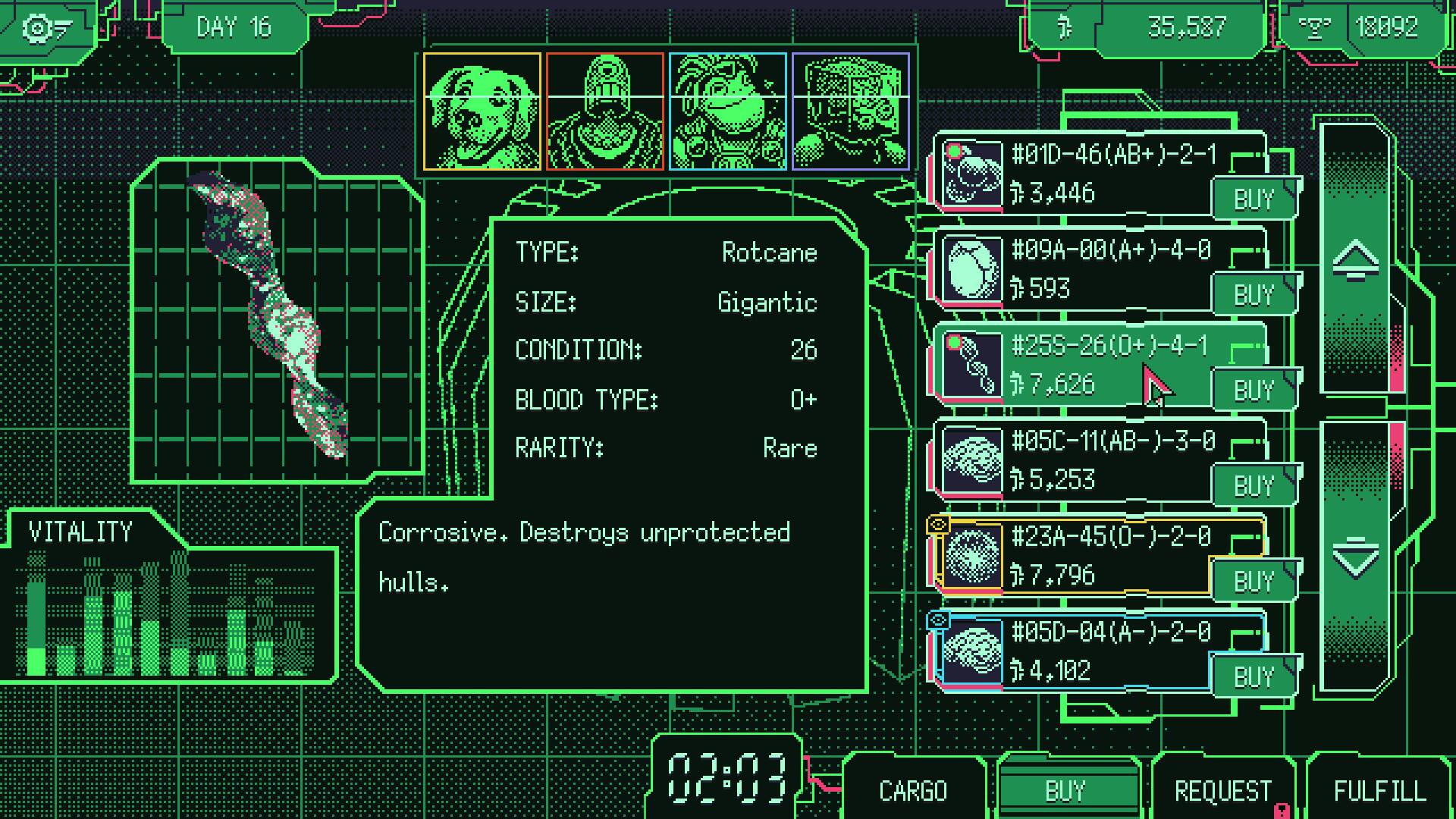1456x819 pixels.
Task: Select the cyborg crew member portrait
Action: (851, 112)
